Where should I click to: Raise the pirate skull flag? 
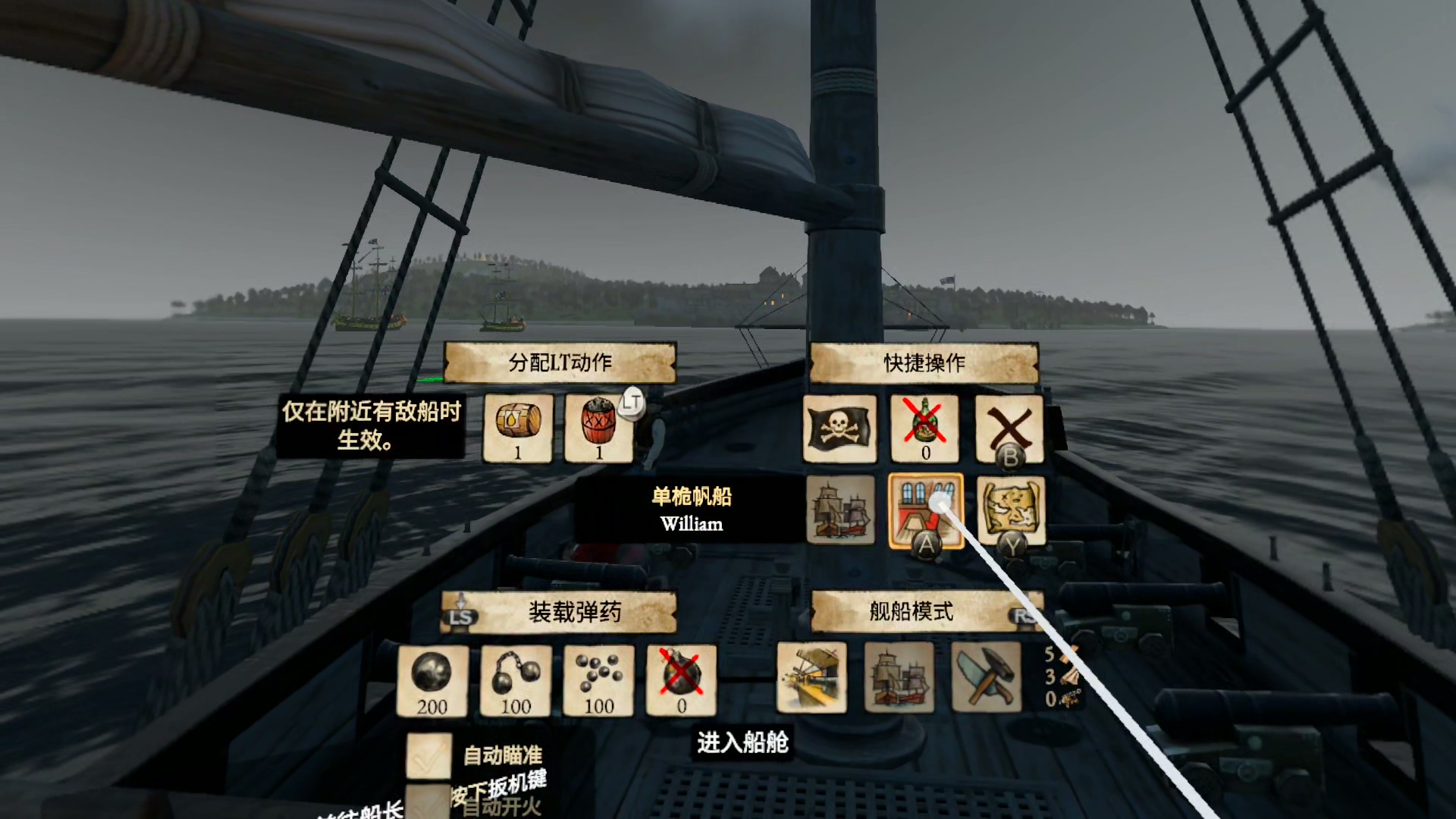click(839, 428)
